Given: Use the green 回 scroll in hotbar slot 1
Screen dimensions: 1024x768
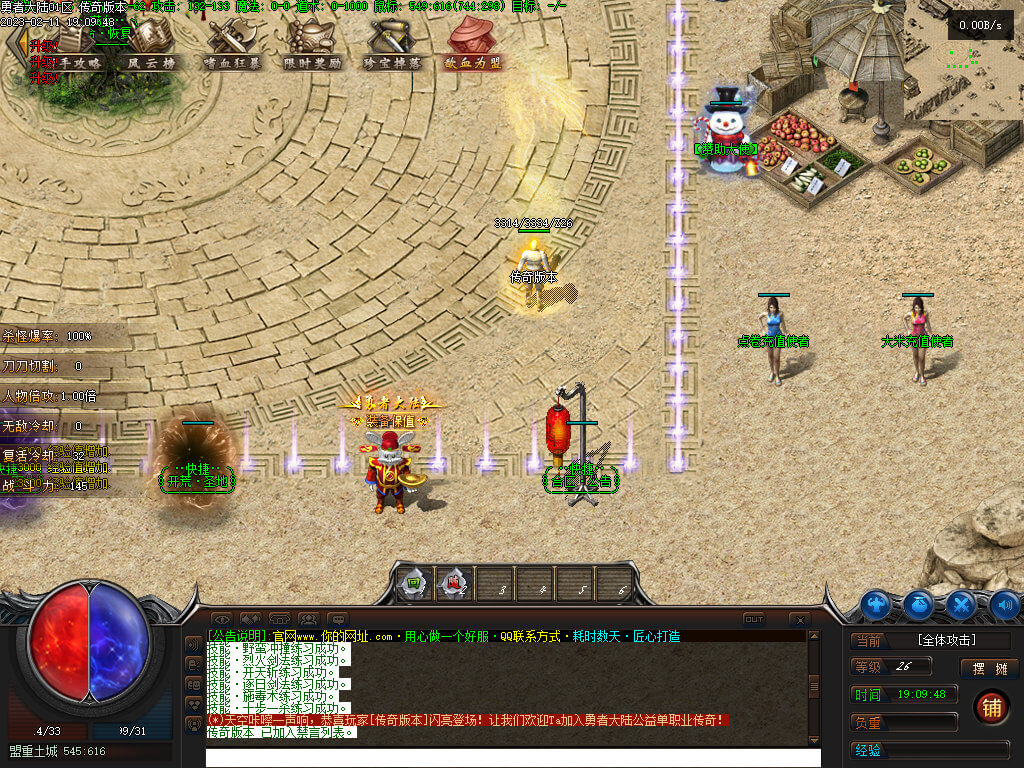Looking at the screenshot, I should (412, 584).
